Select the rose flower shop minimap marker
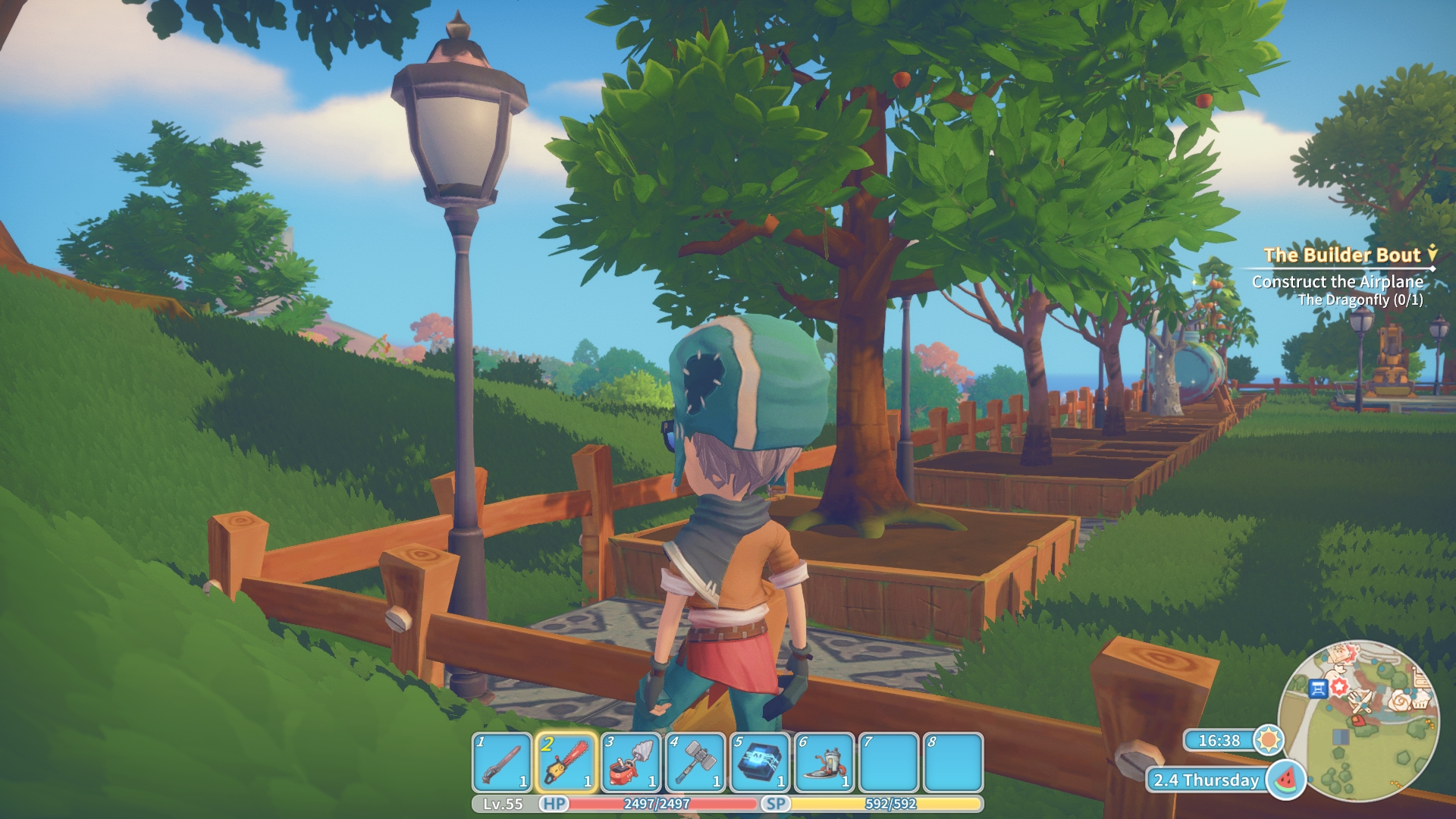 [1400, 701]
